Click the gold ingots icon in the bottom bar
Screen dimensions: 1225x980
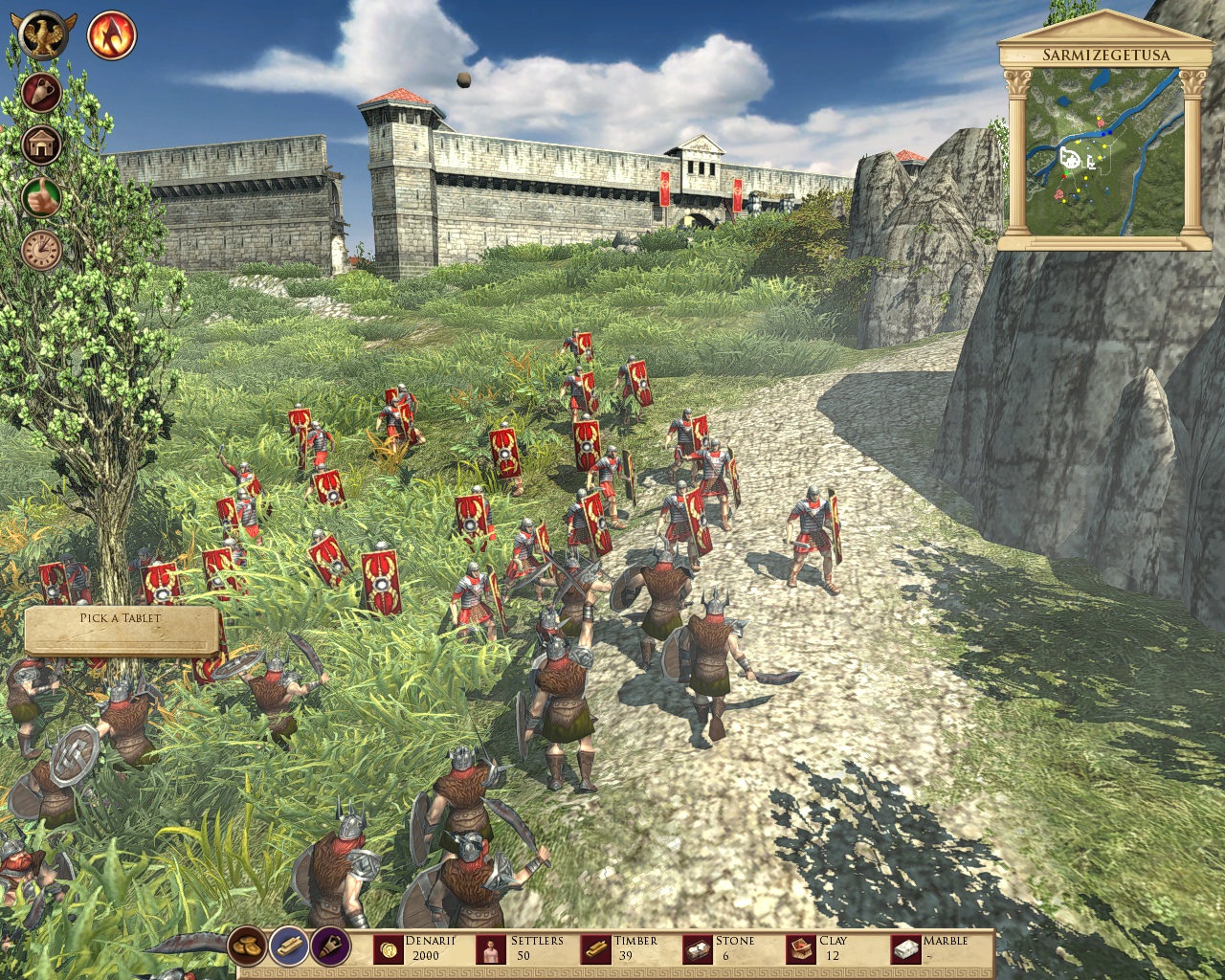click(x=288, y=947)
